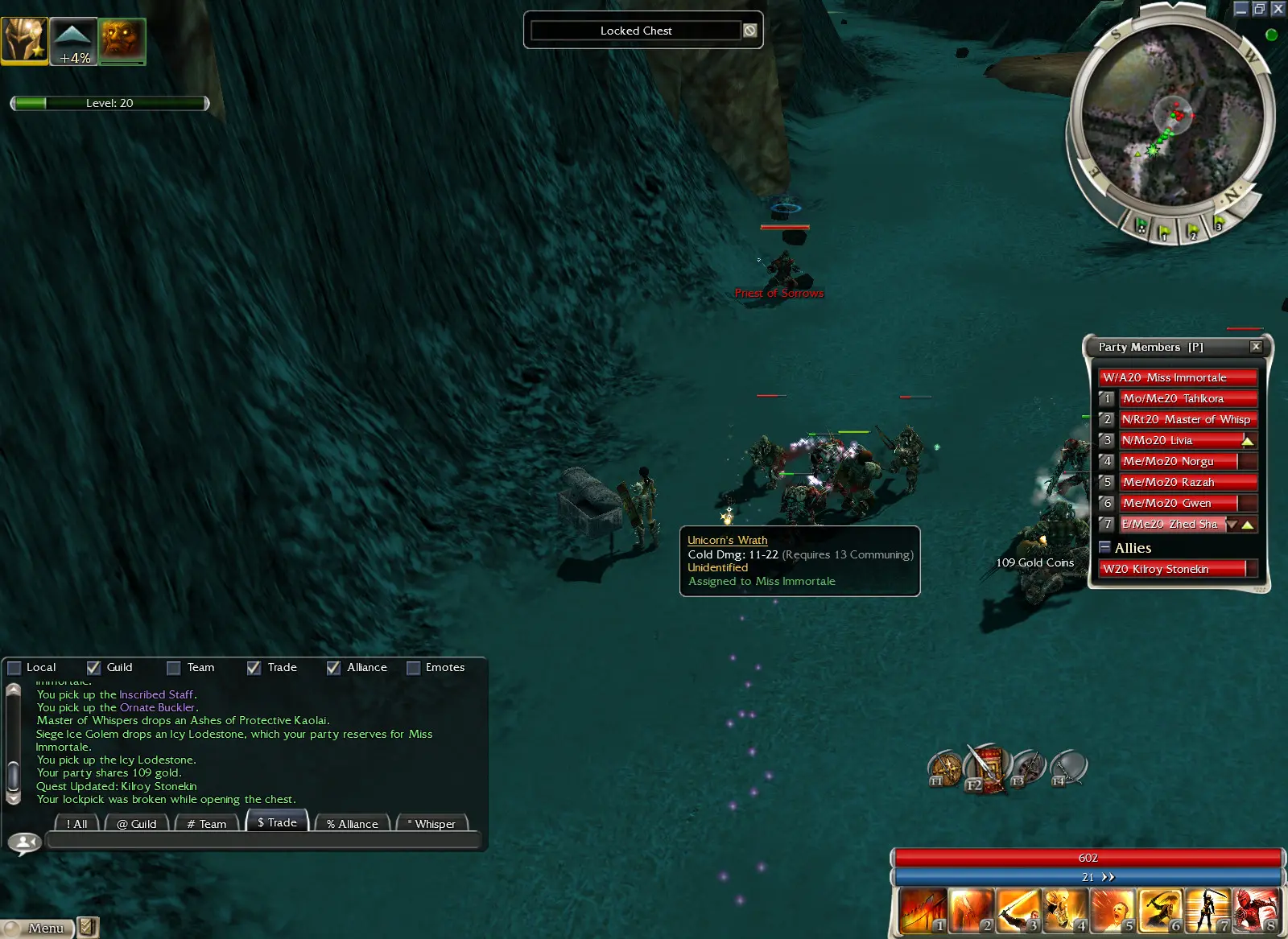The height and width of the screenshot is (939, 1288).
Task: Select the Guild chat channel tab
Action: [x=137, y=824]
